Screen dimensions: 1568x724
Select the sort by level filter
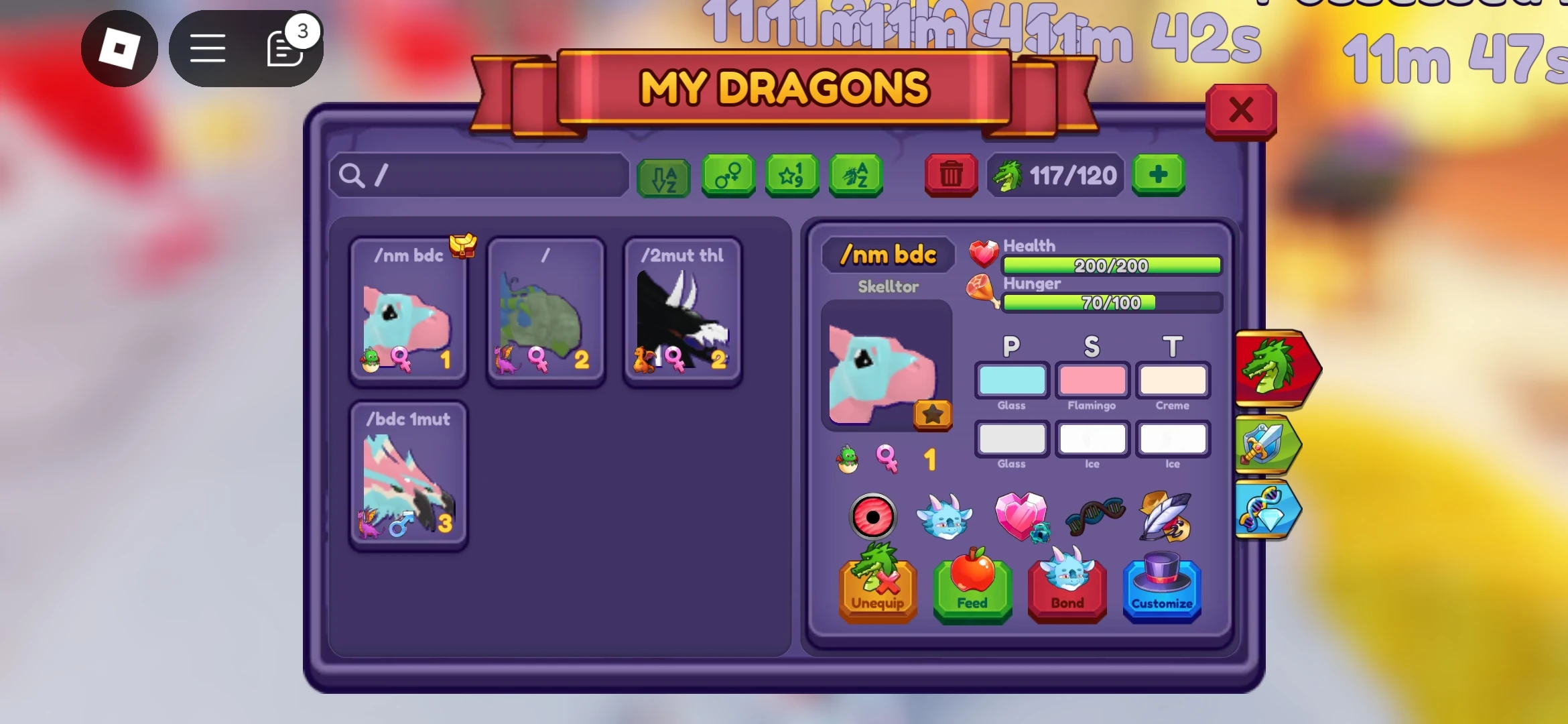tap(791, 176)
